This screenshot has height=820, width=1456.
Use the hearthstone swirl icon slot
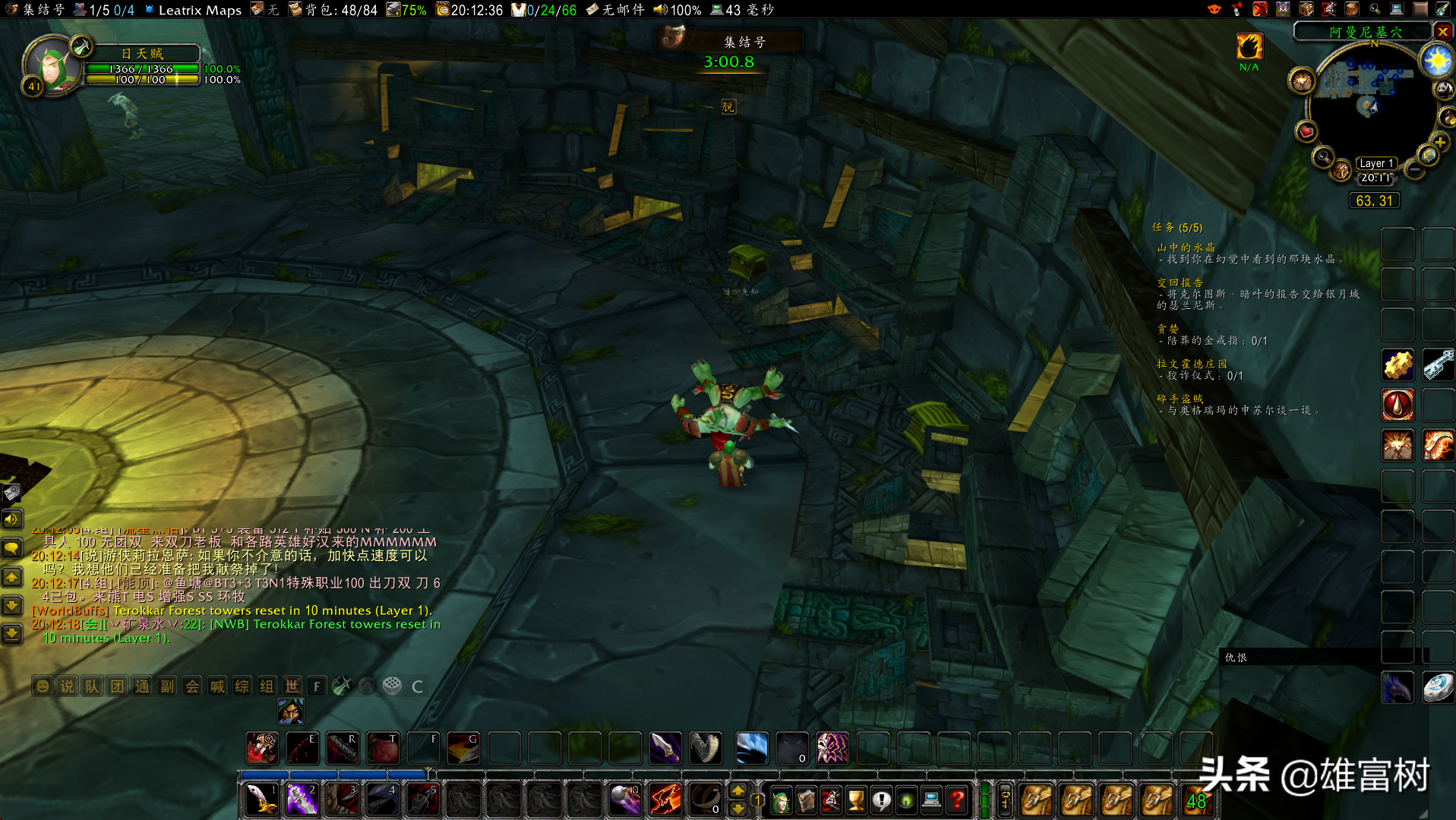click(x=1438, y=687)
